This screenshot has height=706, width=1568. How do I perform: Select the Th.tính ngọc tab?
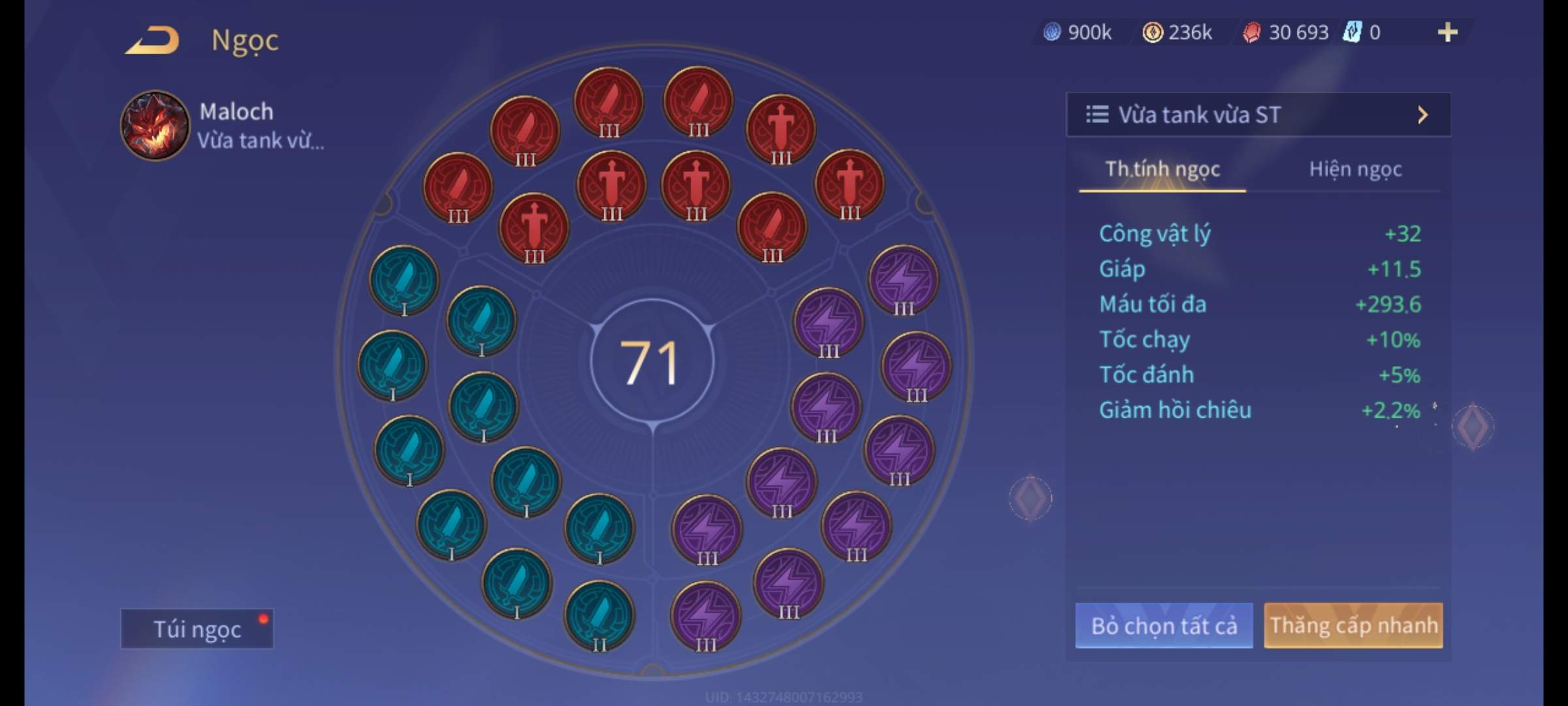click(1162, 169)
